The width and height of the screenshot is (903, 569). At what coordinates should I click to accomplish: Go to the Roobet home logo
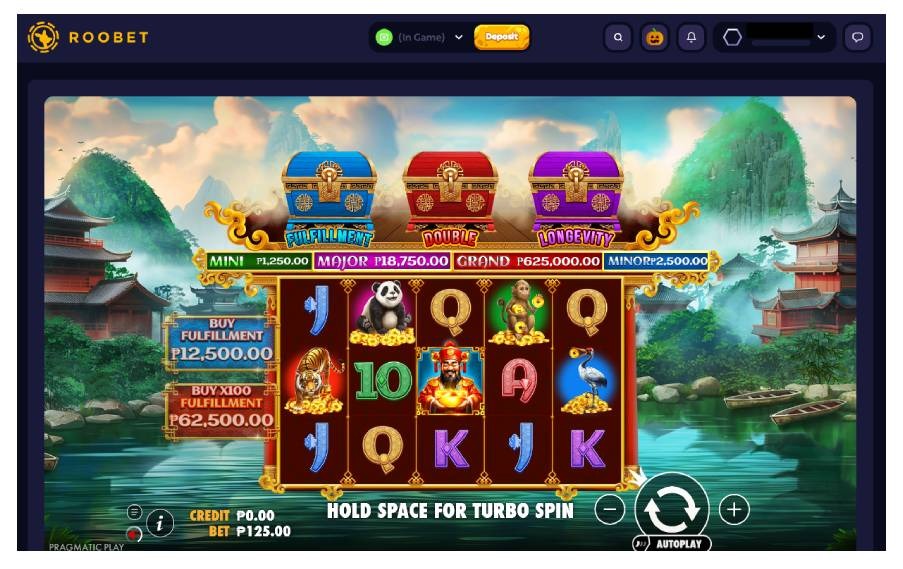tap(88, 37)
